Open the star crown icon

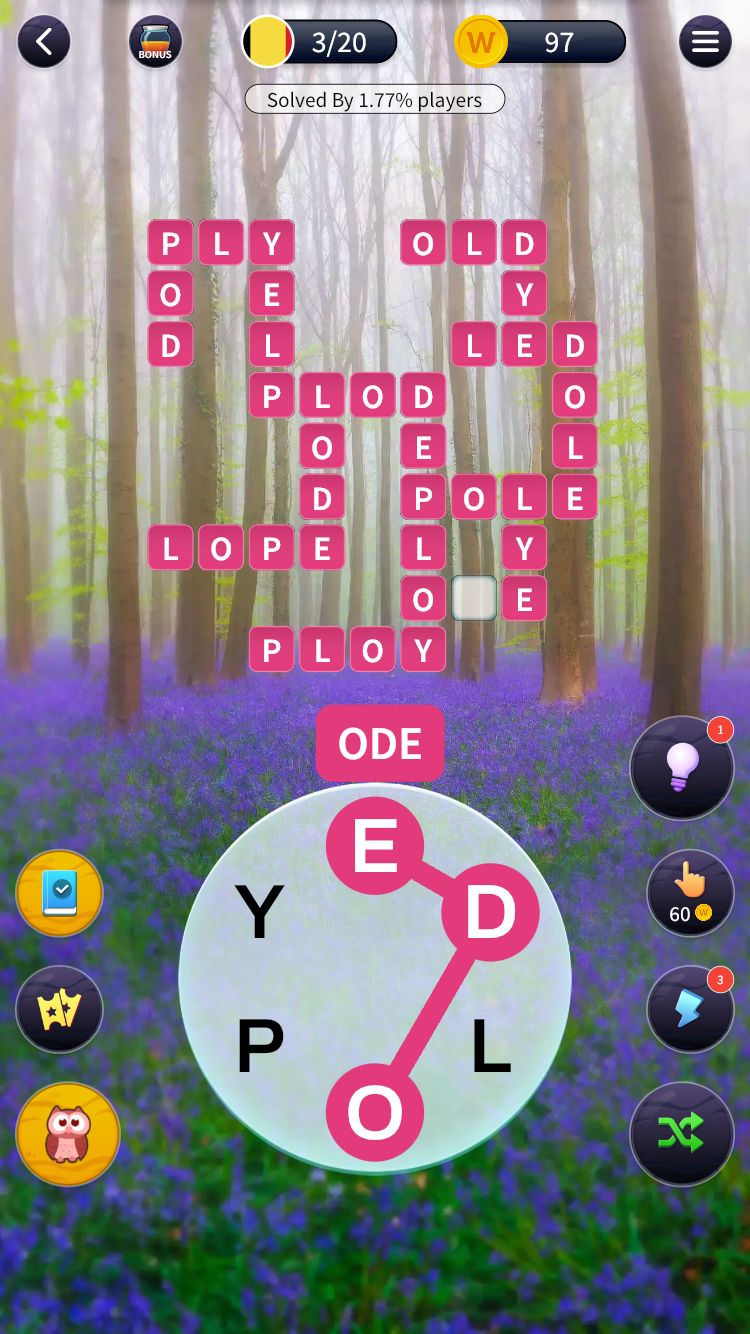click(x=60, y=1010)
